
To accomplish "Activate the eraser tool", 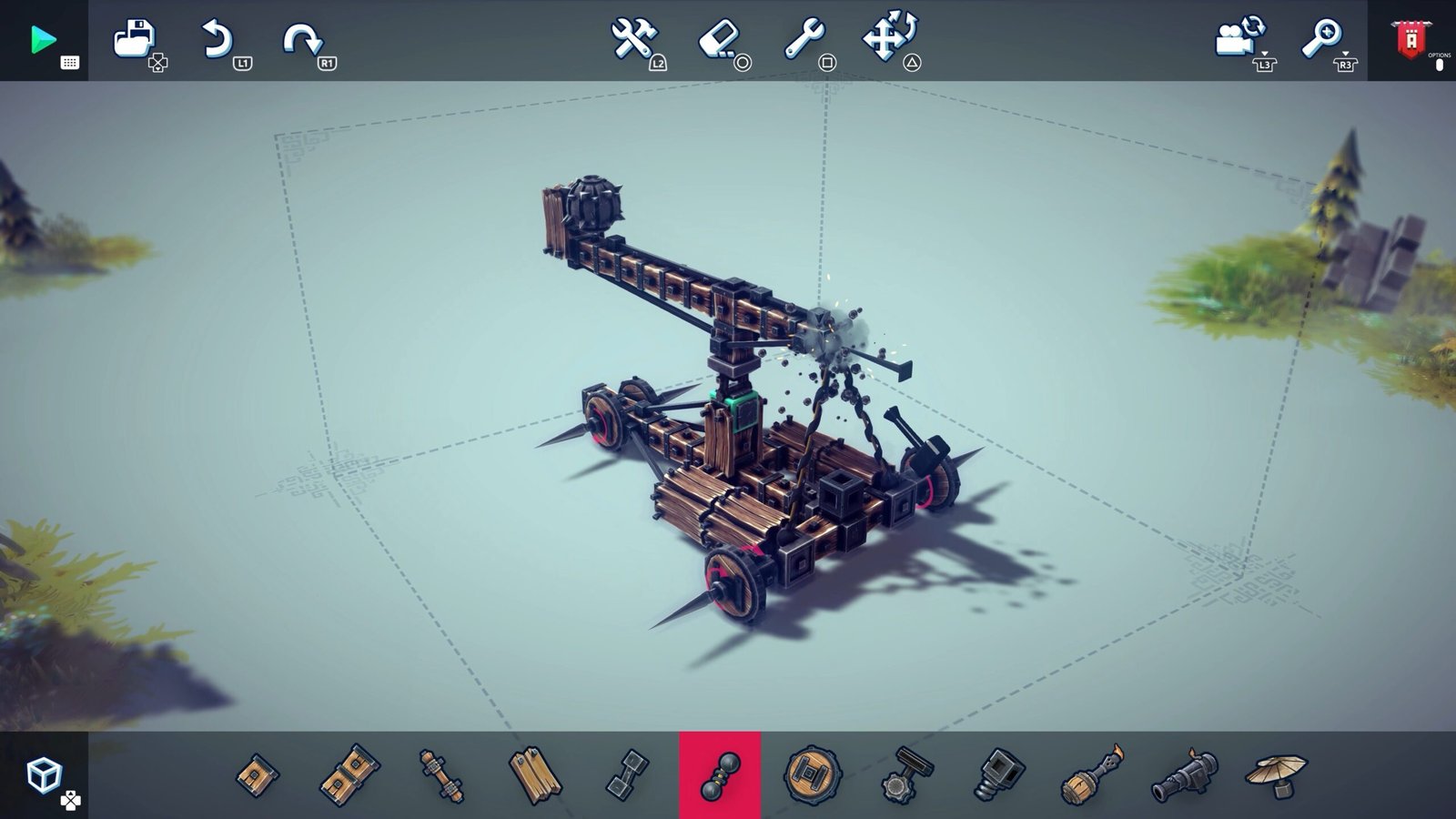I will [x=720, y=40].
